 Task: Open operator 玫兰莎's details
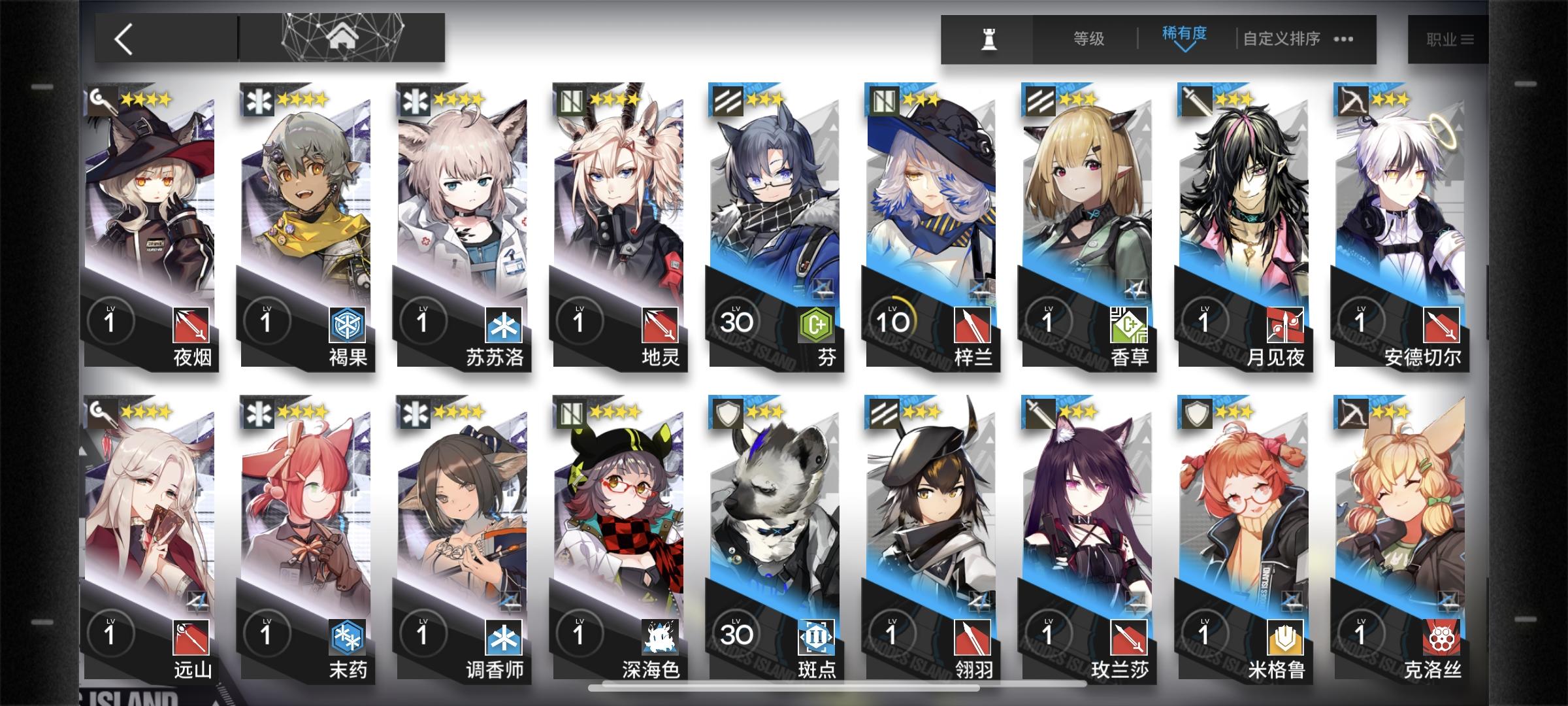click(1088, 516)
